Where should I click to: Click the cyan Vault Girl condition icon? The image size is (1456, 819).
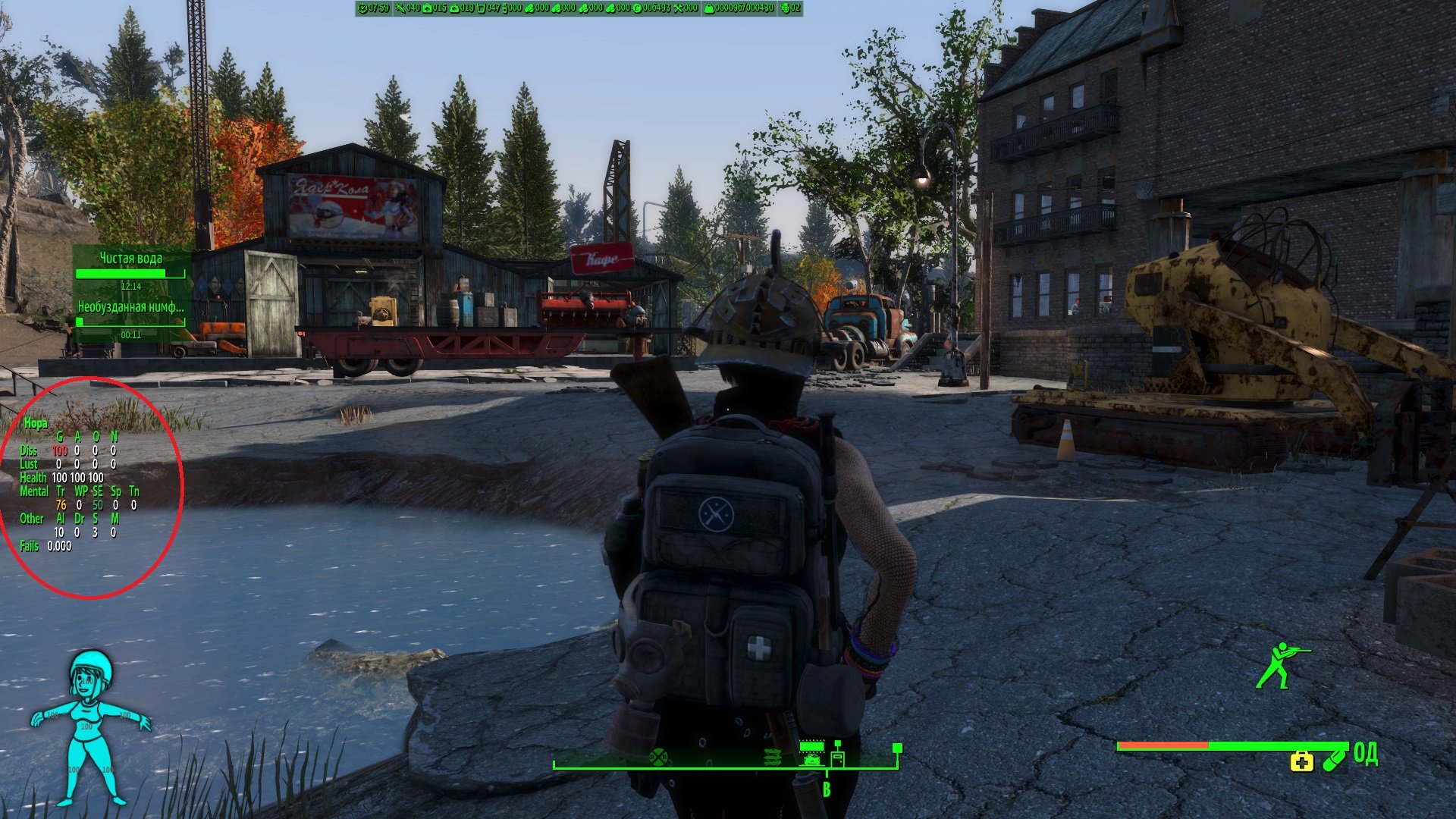click(89, 726)
